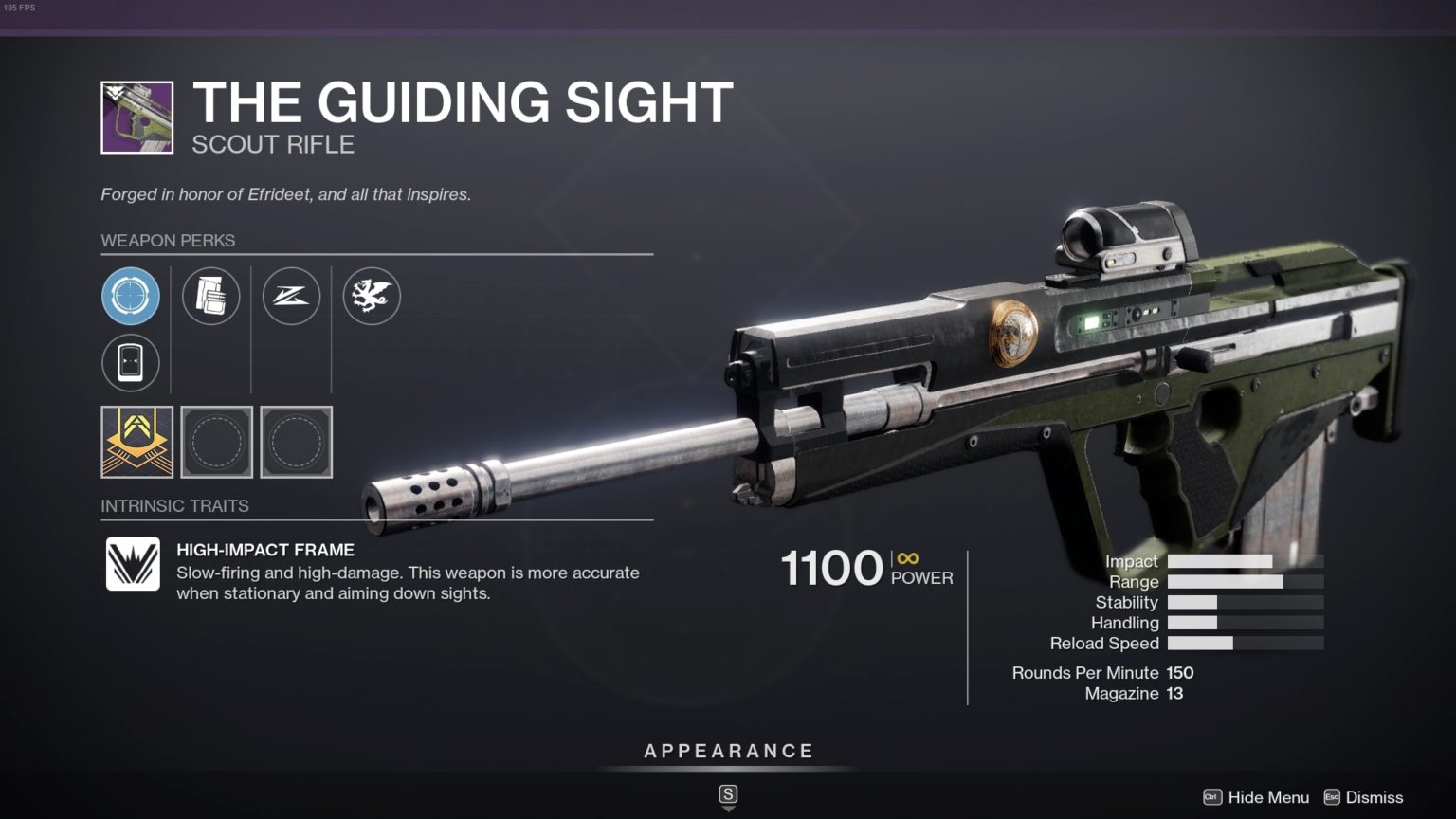Switch to the Appearance tab
The width and height of the screenshot is (1456, 819).
coord(728,750)
